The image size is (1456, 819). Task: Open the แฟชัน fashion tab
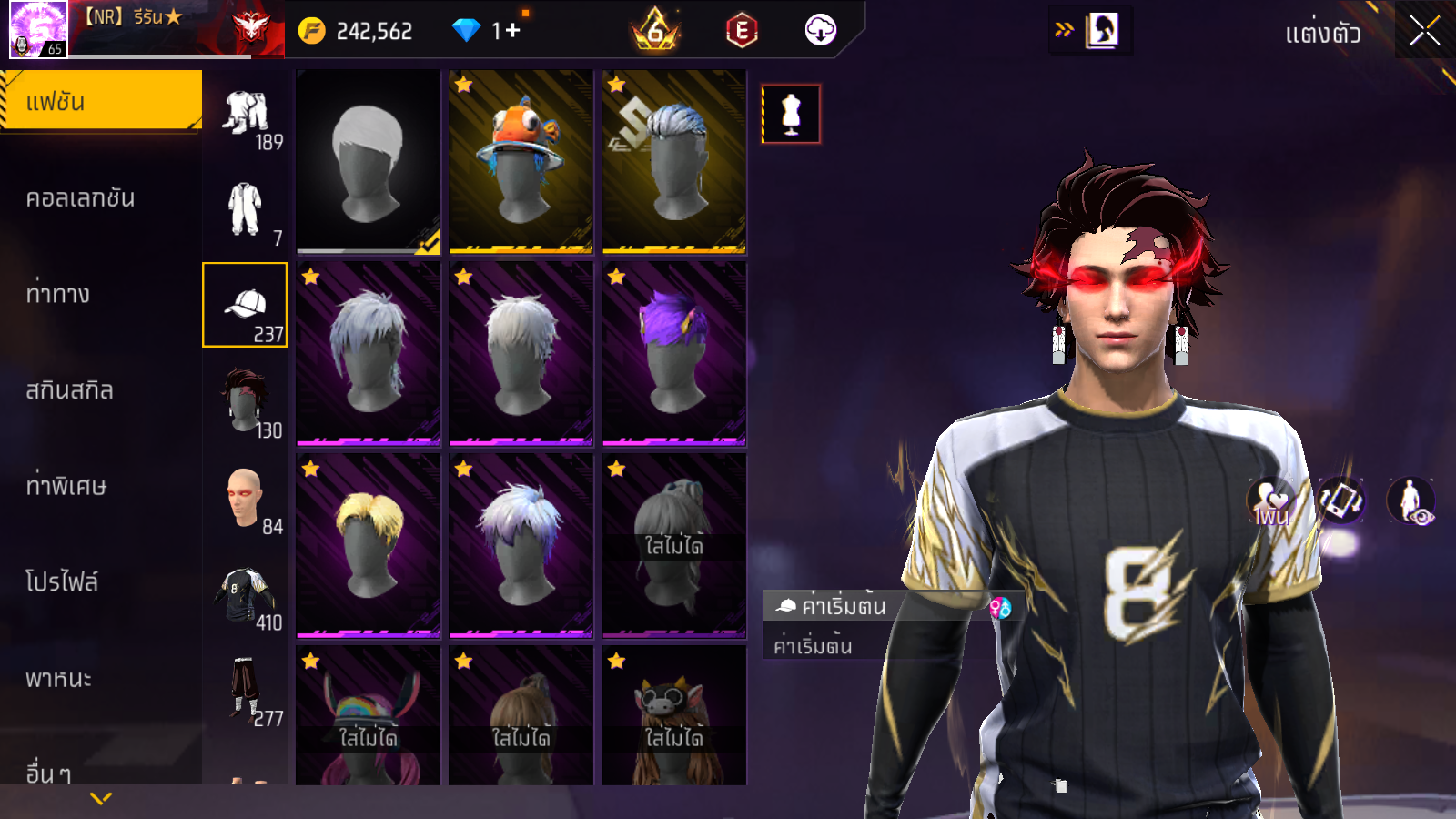click(100, 101)
